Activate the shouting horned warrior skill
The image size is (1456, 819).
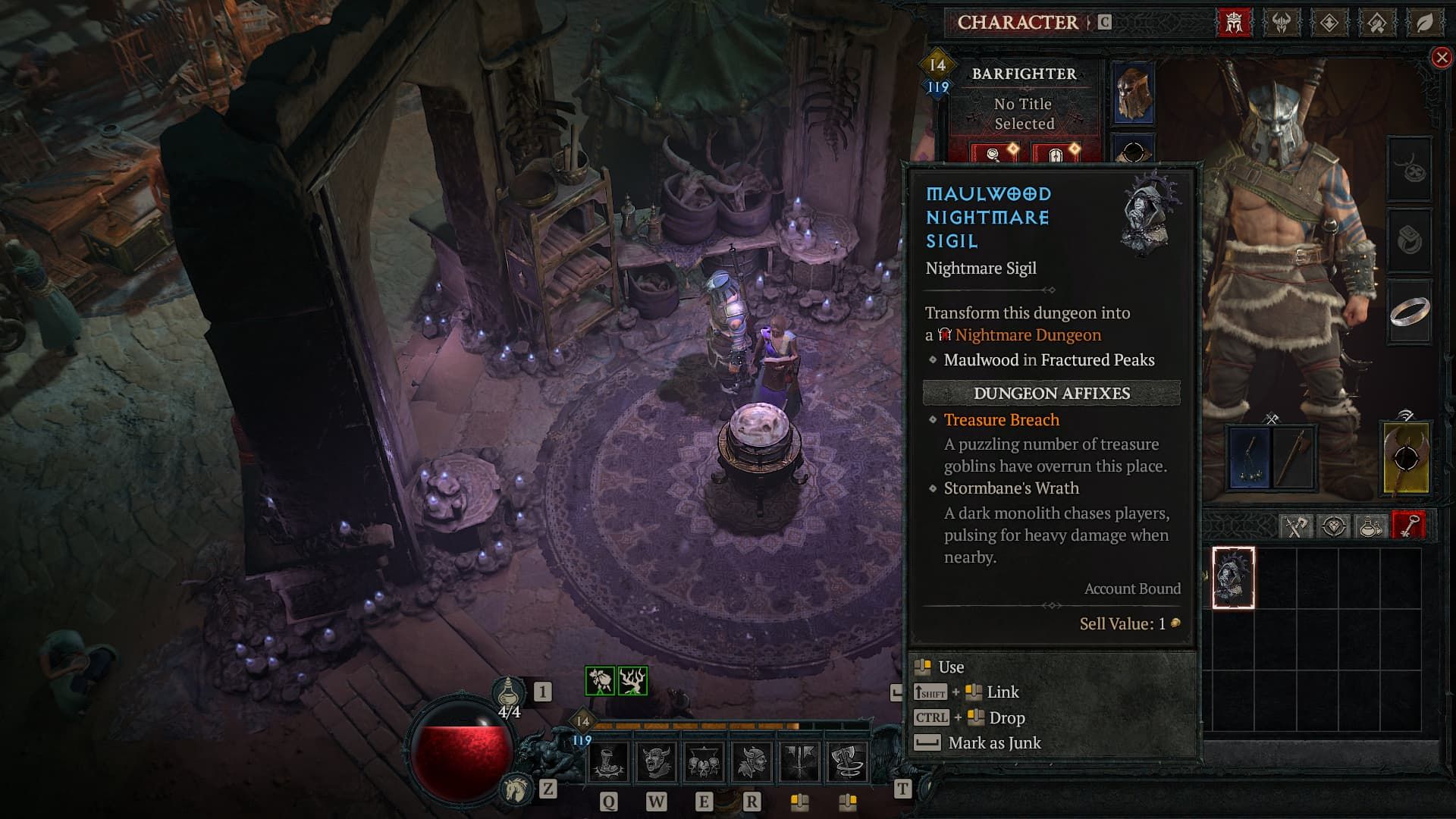pos(656,762)
